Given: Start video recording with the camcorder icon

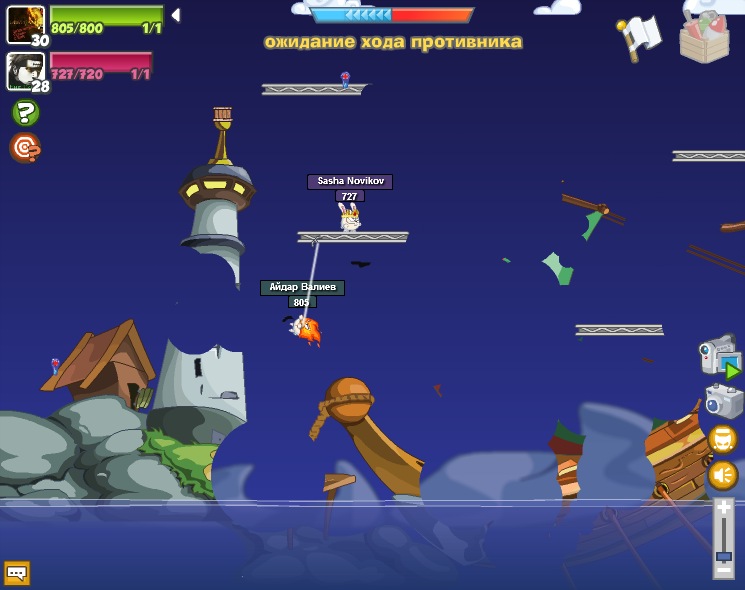Looking at the screenshot, I should pos(720,357).
